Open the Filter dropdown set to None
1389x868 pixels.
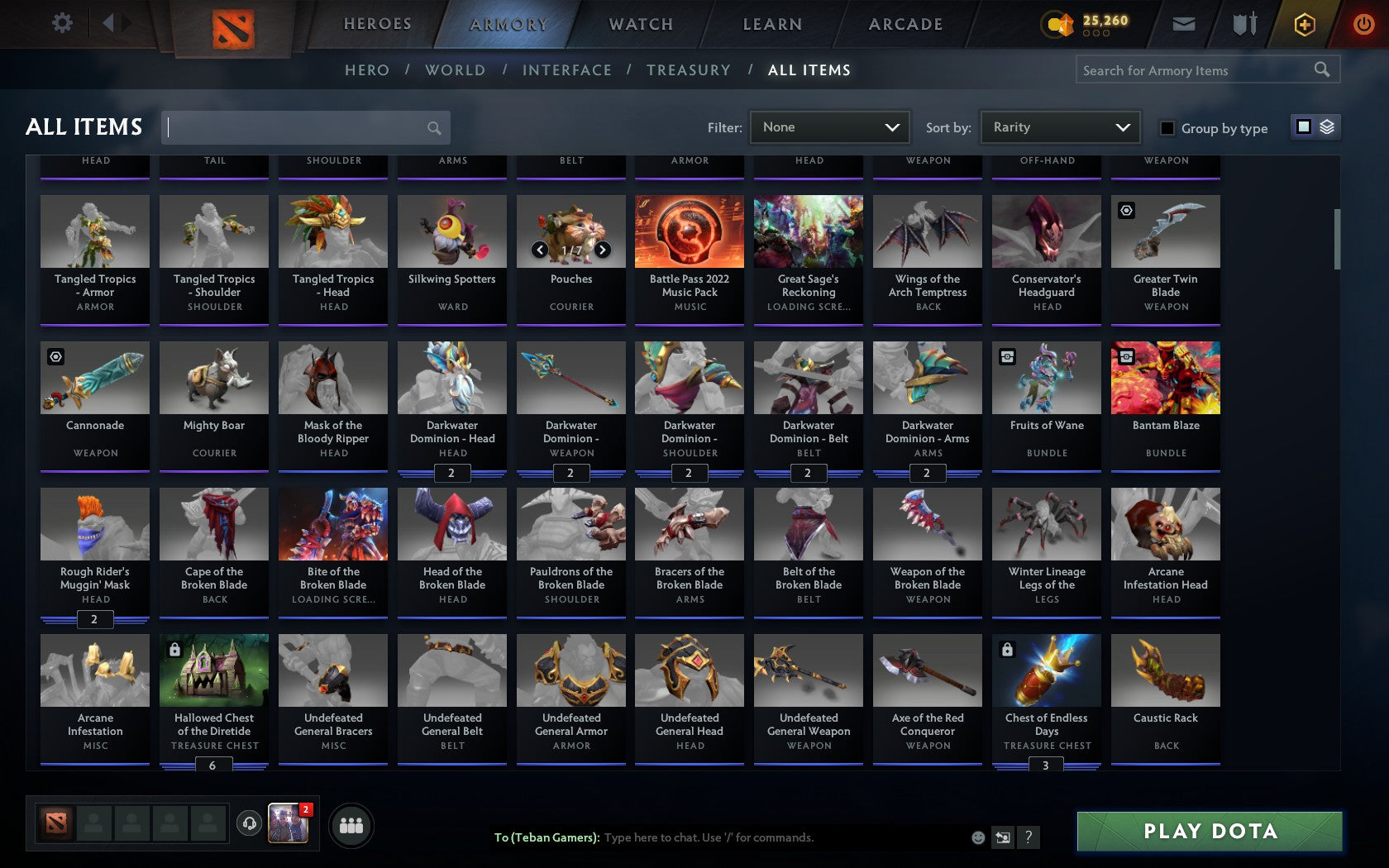(829, 127)
